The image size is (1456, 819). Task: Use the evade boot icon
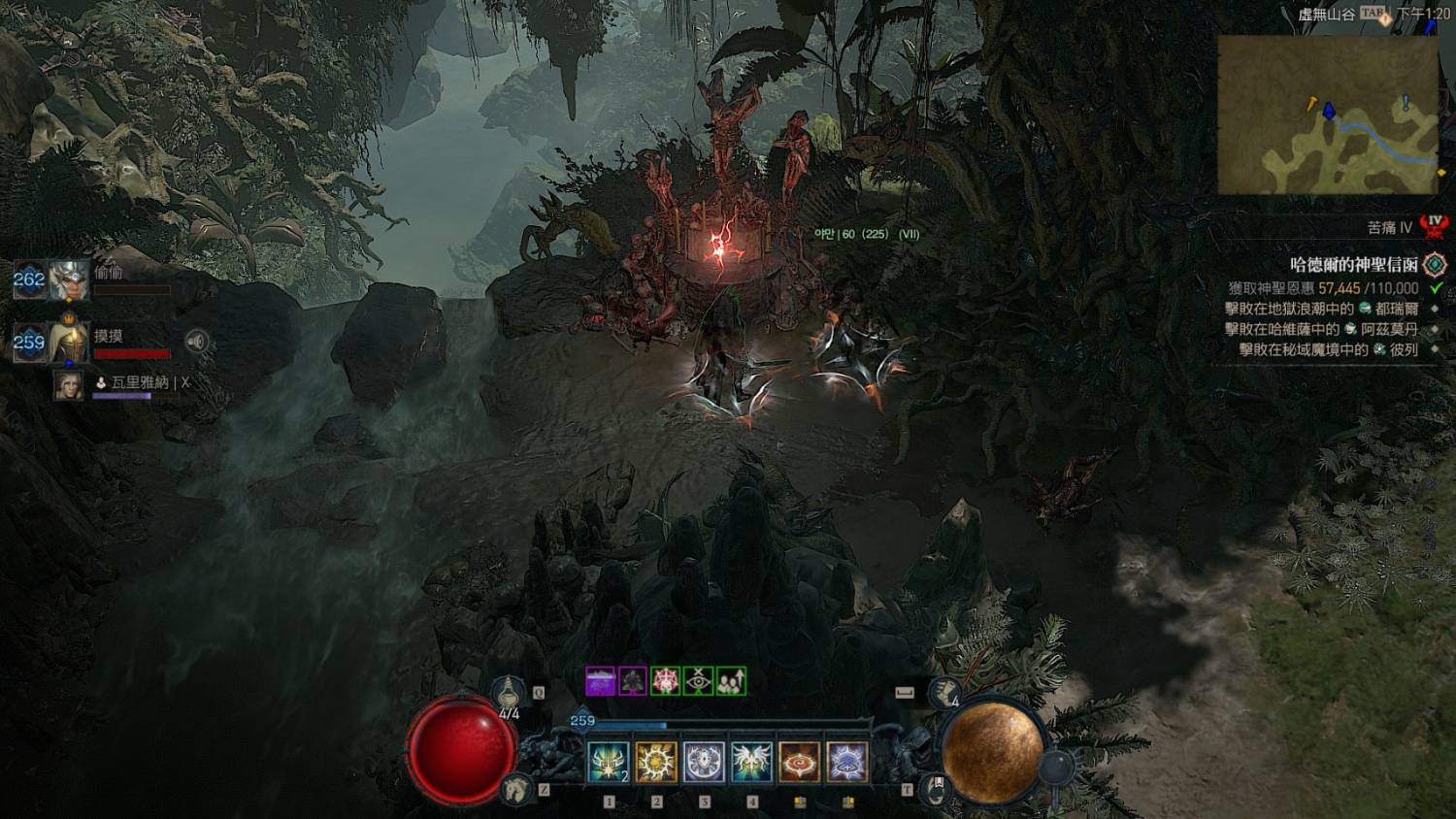[x=943, y=693]
